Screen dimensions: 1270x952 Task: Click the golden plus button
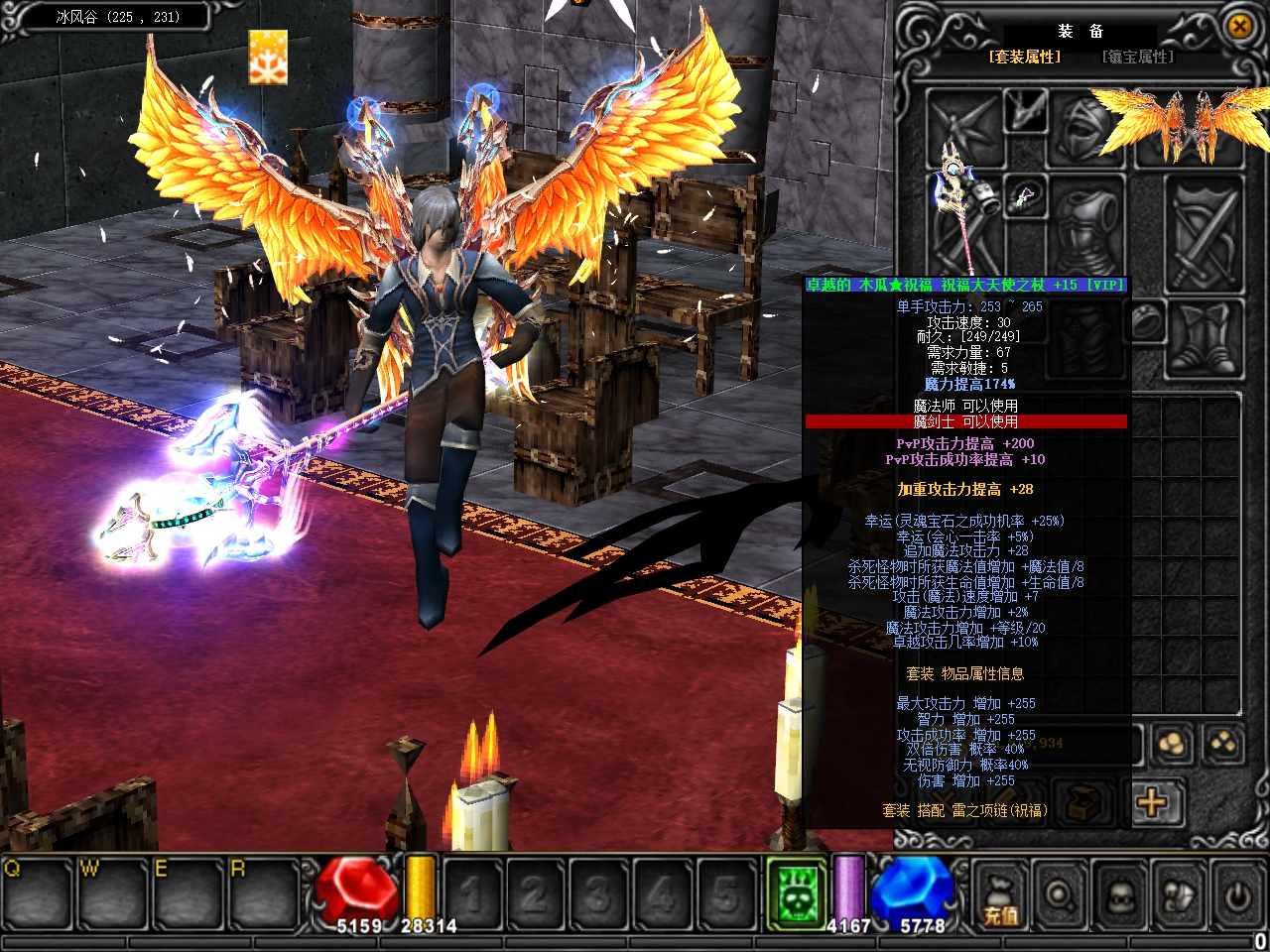coord(1152,800)
